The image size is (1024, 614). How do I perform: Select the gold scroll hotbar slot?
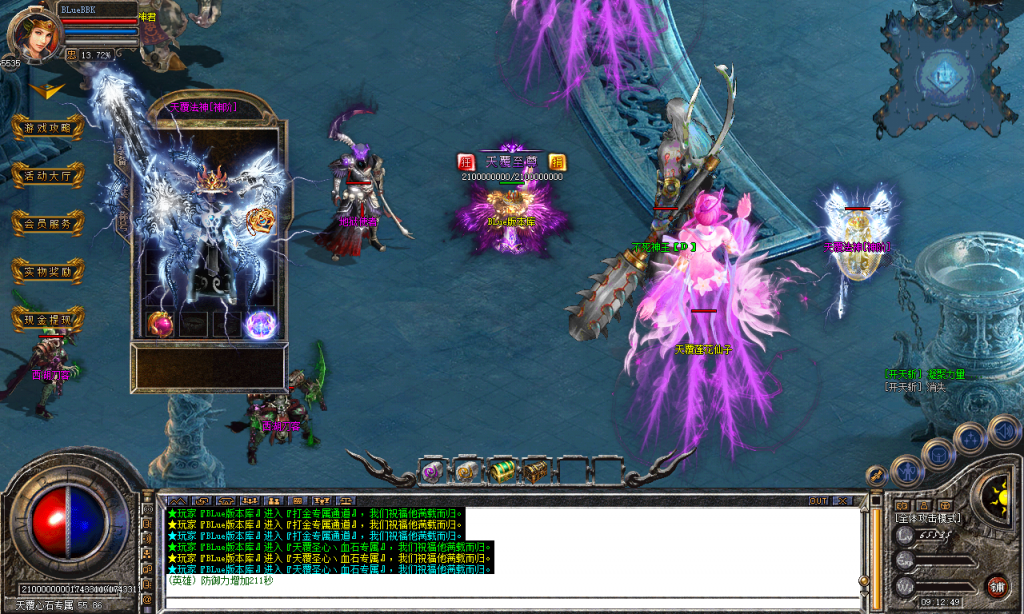[466, 469]
